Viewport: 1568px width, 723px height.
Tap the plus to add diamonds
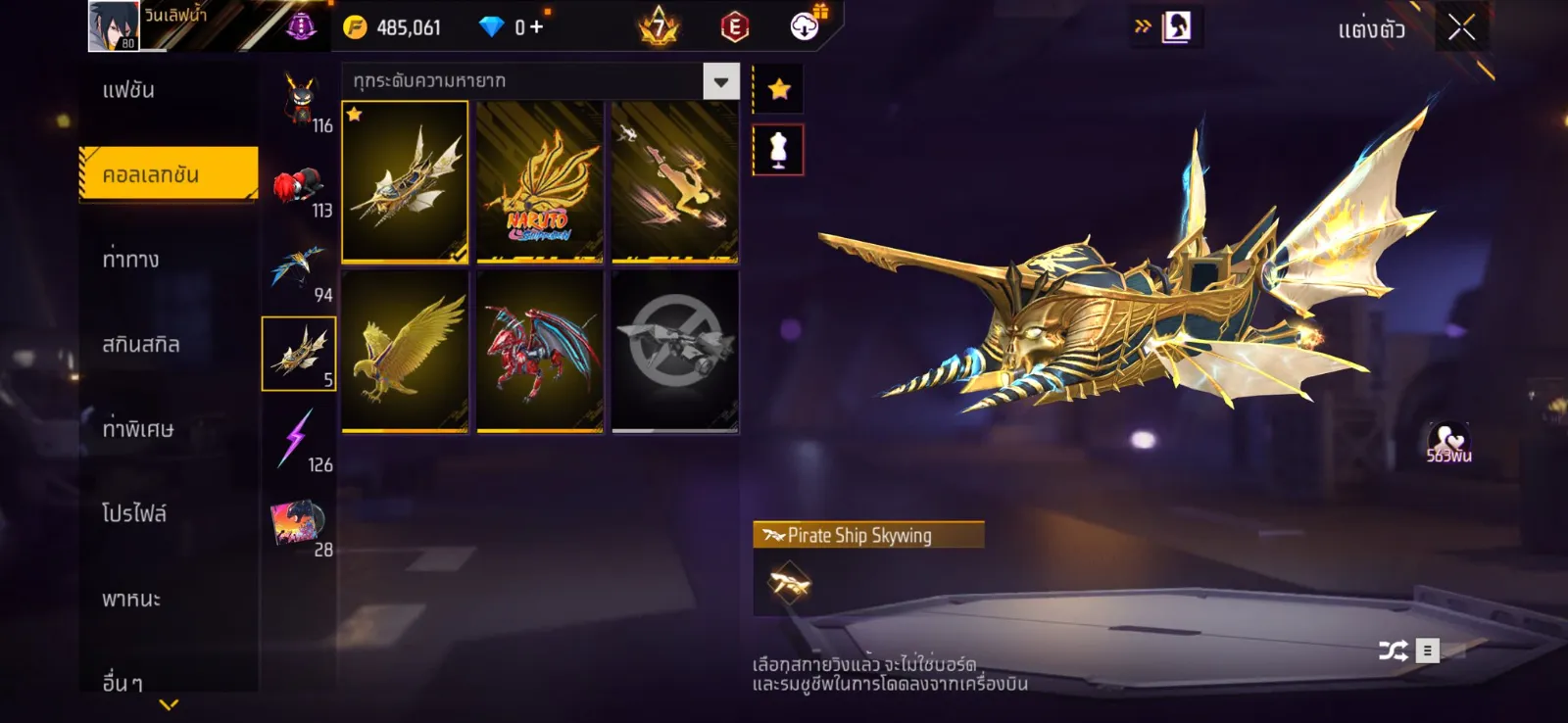coord(536,27)
